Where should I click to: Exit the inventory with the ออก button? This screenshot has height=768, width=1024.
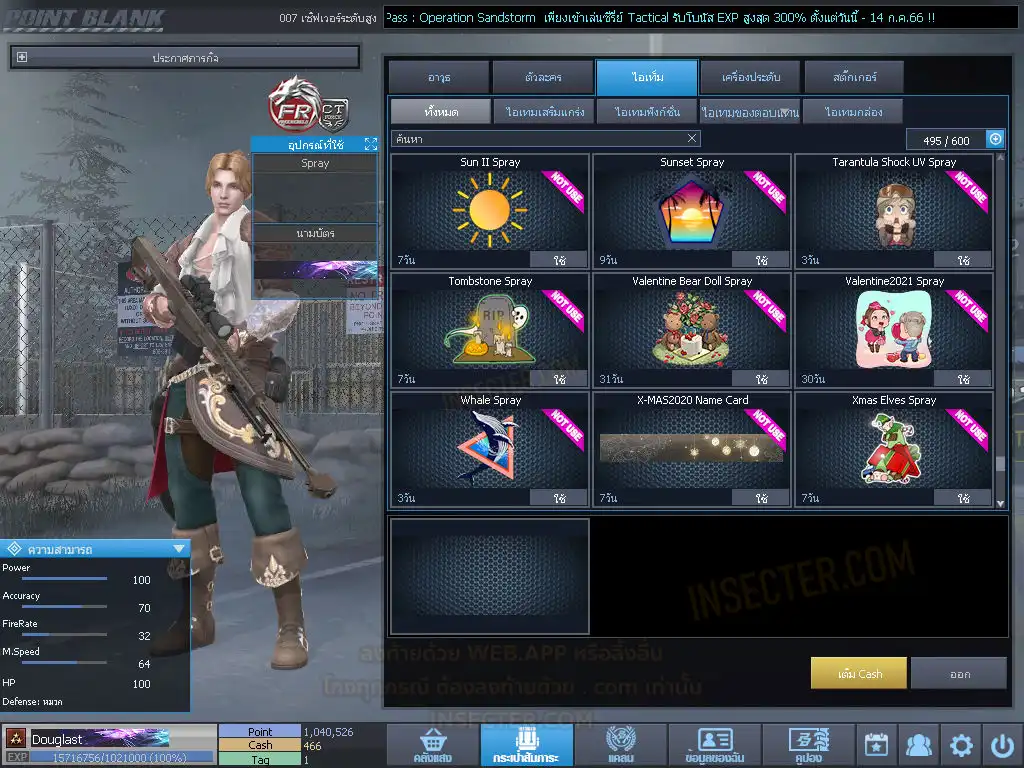point(959,674)
